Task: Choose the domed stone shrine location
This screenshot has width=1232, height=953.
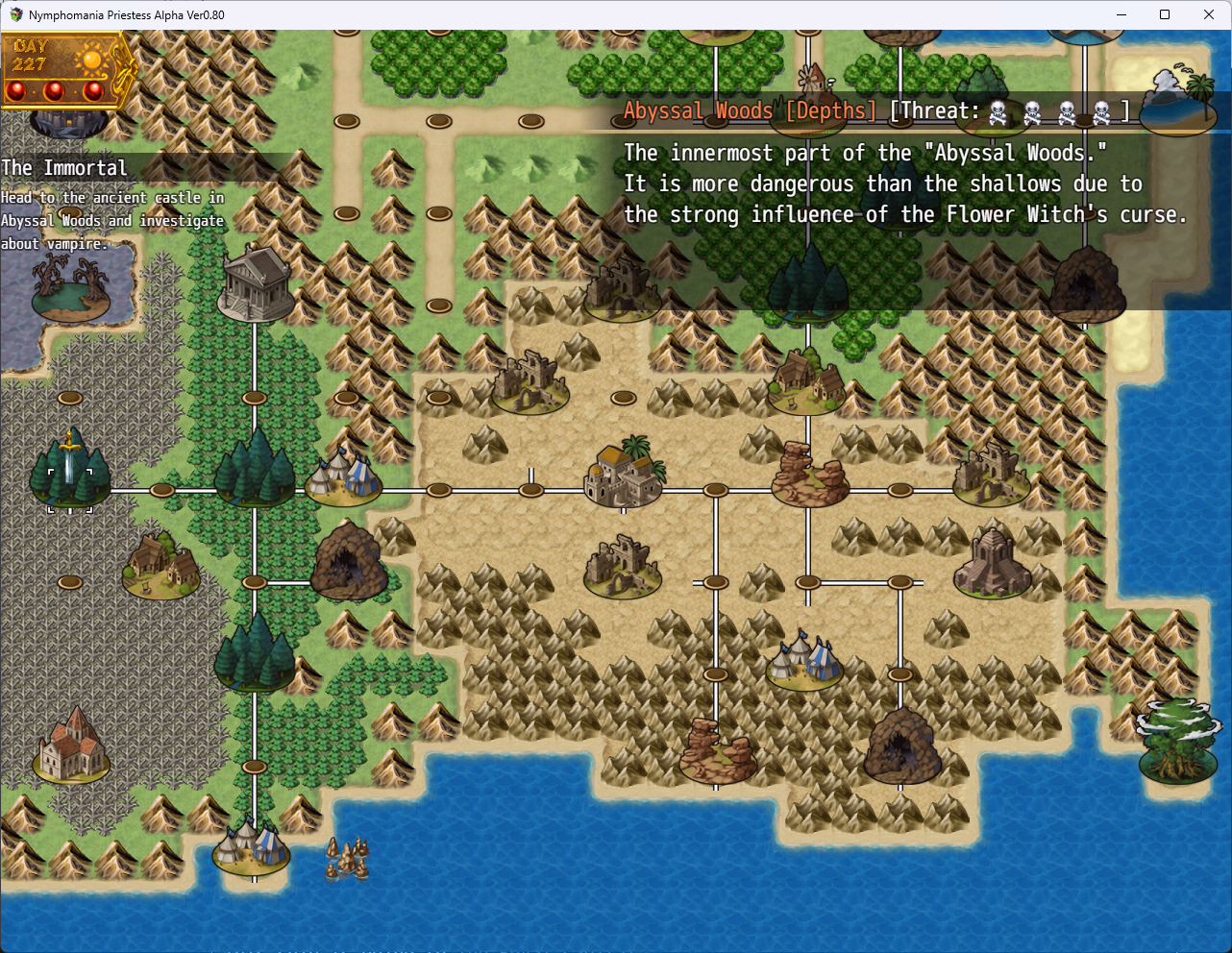Action: click(x=992, y=563)
